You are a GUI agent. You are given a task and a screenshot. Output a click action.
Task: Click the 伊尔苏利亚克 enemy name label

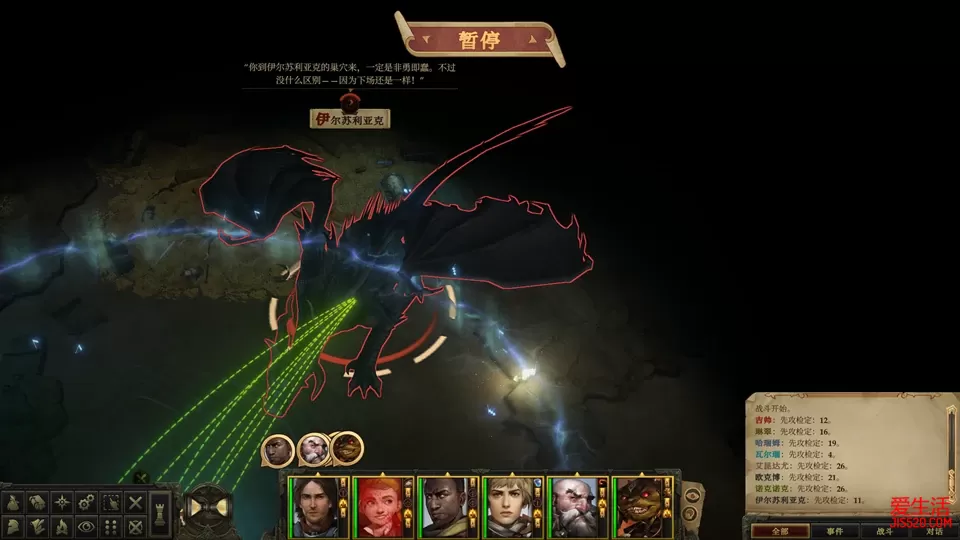pos(350,119)
